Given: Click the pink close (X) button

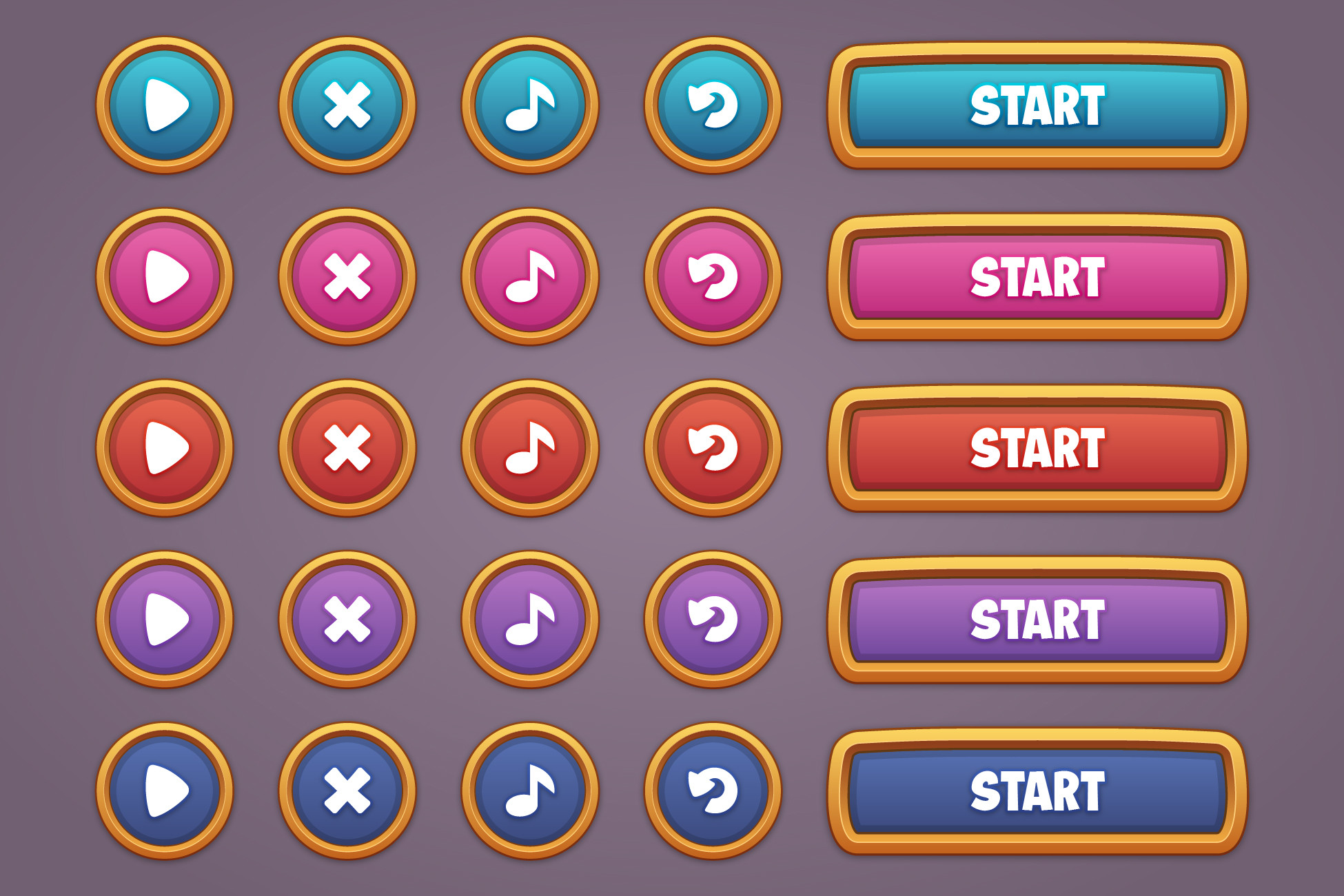Looking at the screenshot, I should 348,276.
